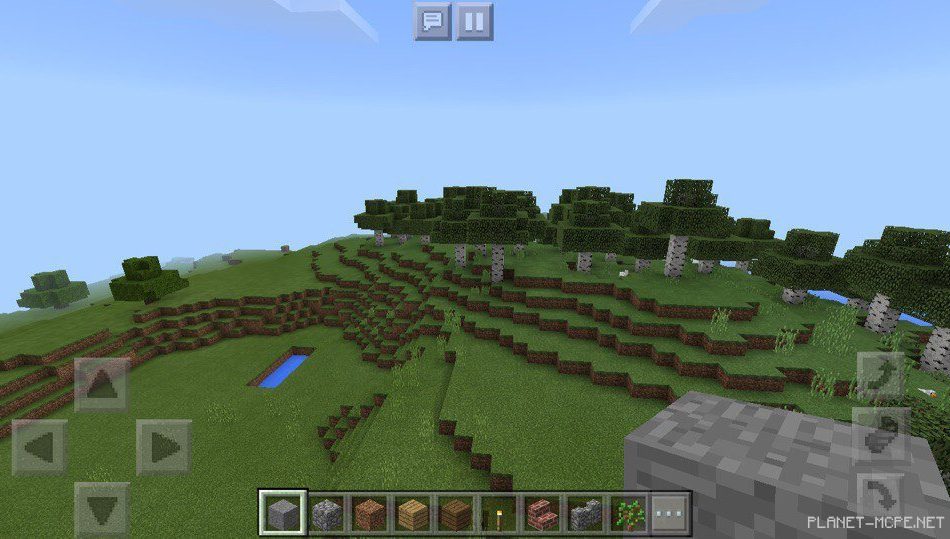
Task: Select the light oak planks slot
Action: pyautogui.click(x=413, y=514)
